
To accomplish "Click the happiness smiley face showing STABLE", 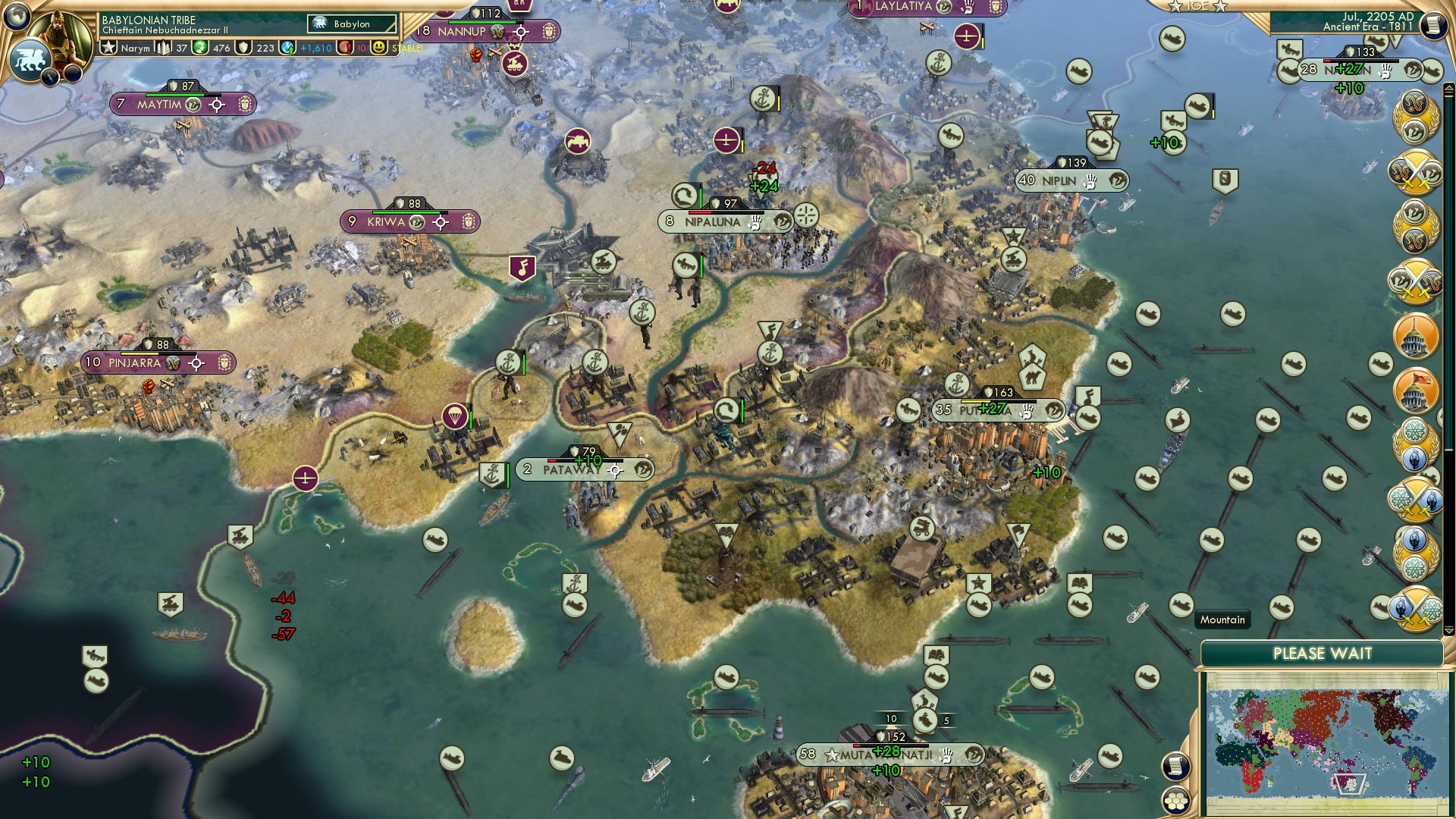I will click(x=378, y=47).
